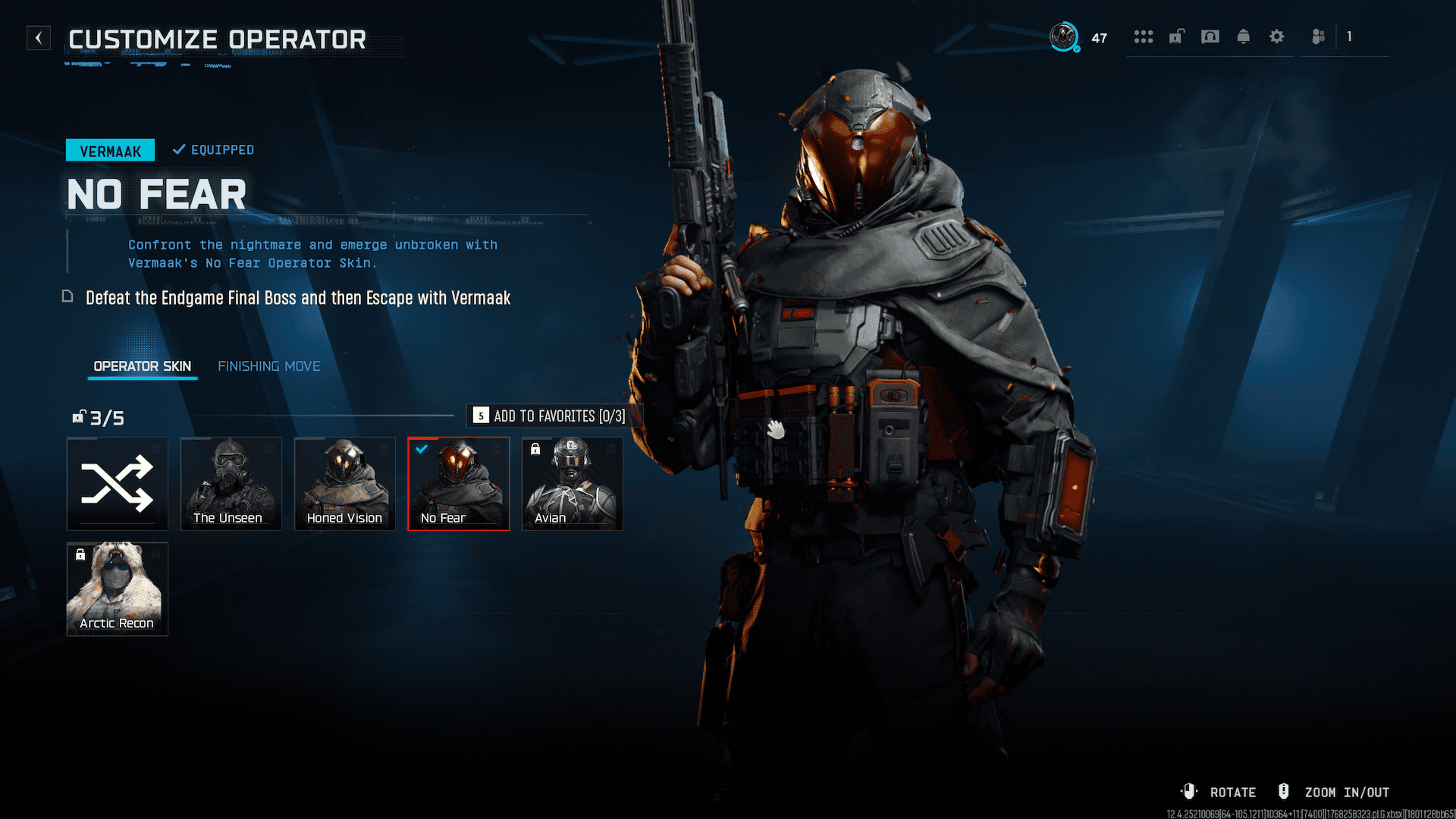Switch to the Finishing Move tab
The image size is (1456, 819).
pyautogui.click(x=268, y=366)
